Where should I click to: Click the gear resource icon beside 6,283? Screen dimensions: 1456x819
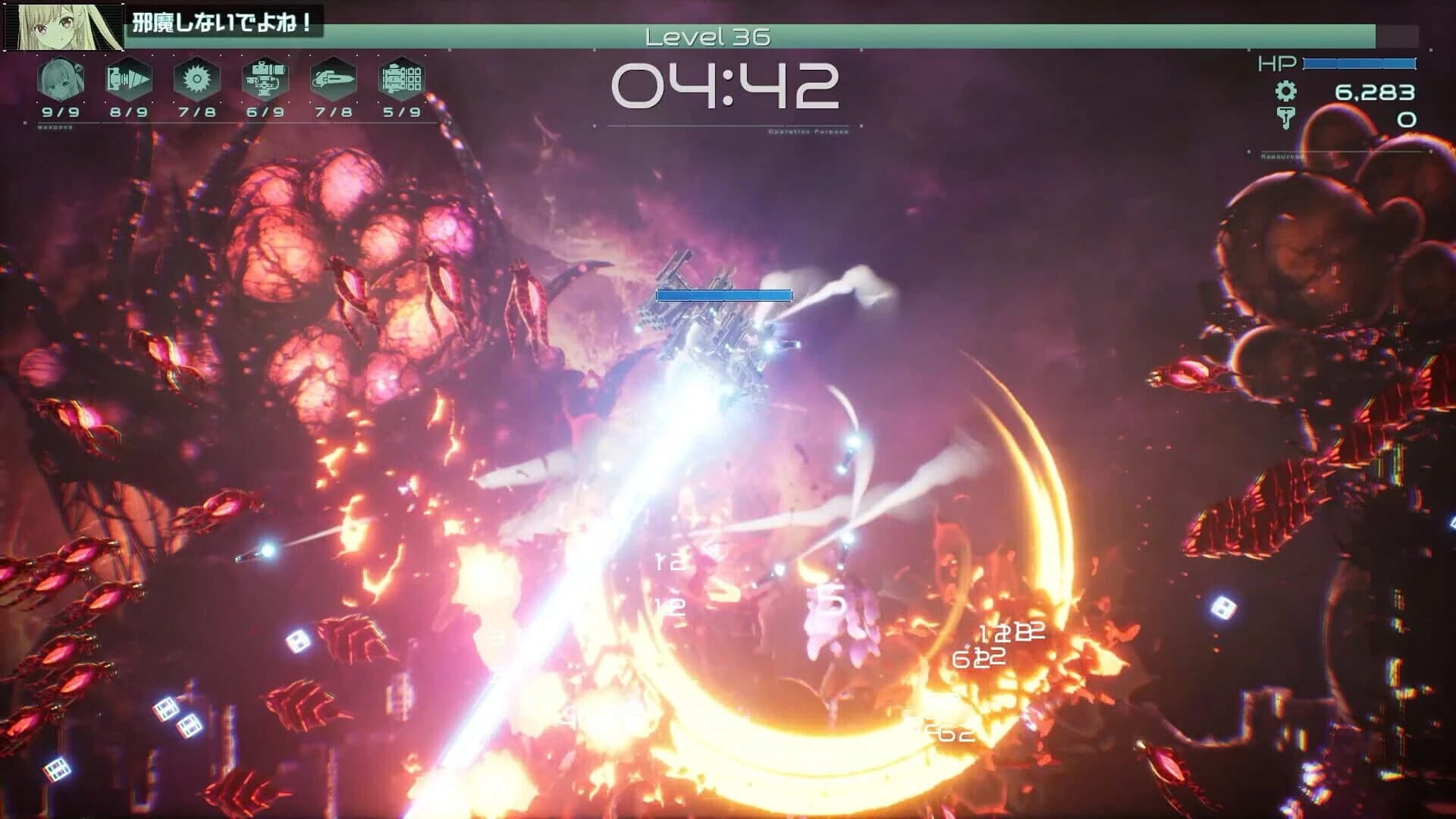coord(1287,91)
